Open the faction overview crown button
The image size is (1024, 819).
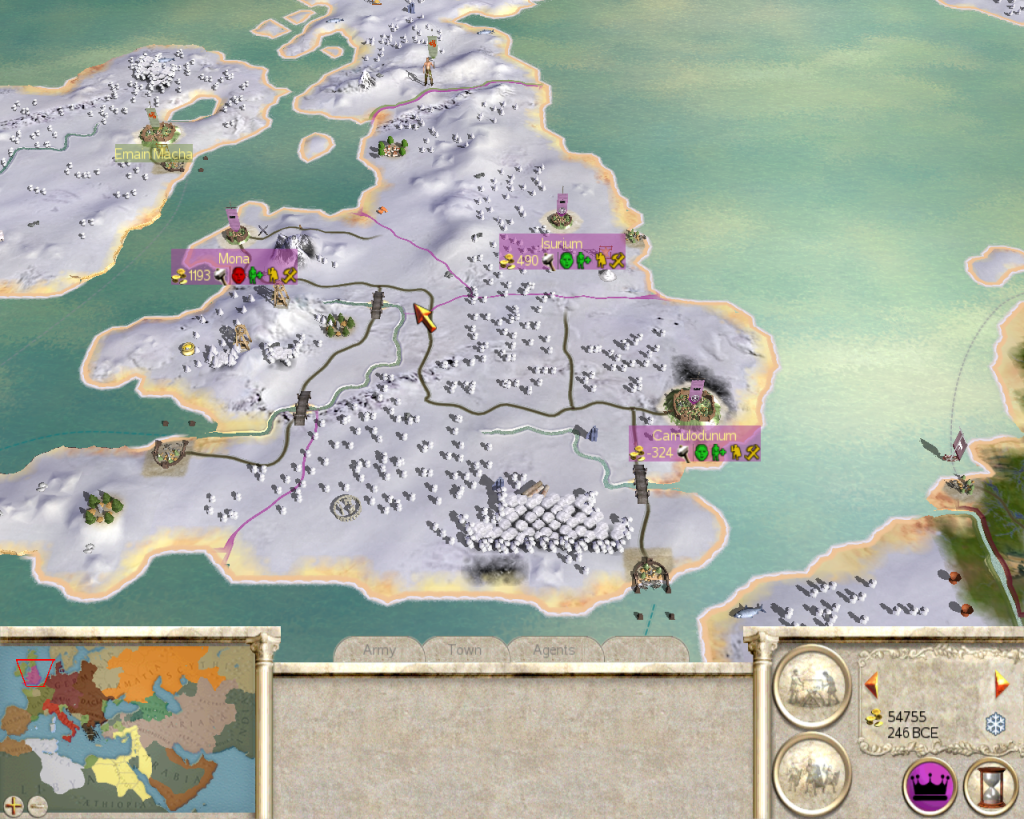pyautogui.click(x=929, y=786)
